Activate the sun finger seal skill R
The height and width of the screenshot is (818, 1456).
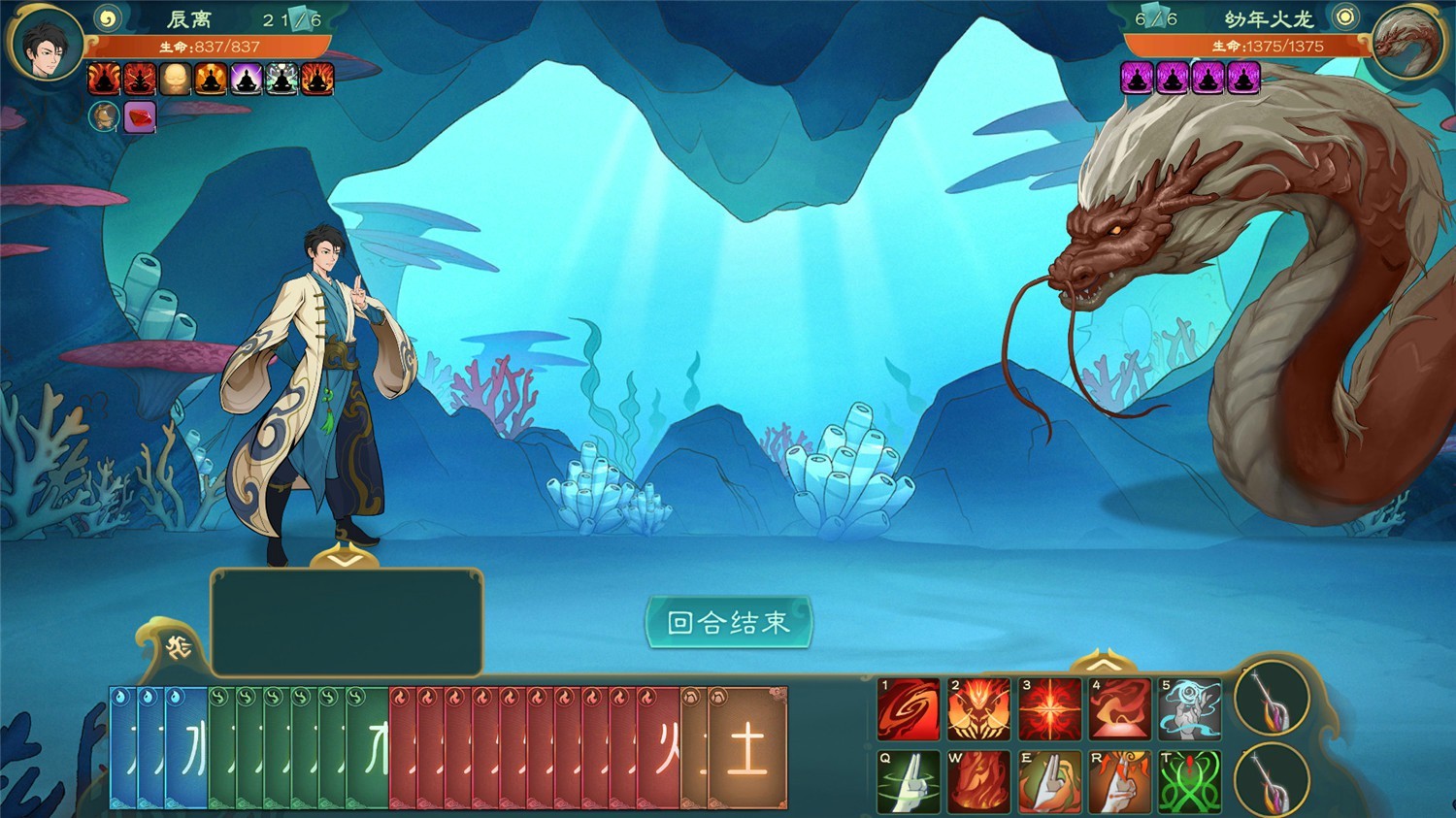[1119, 782]
